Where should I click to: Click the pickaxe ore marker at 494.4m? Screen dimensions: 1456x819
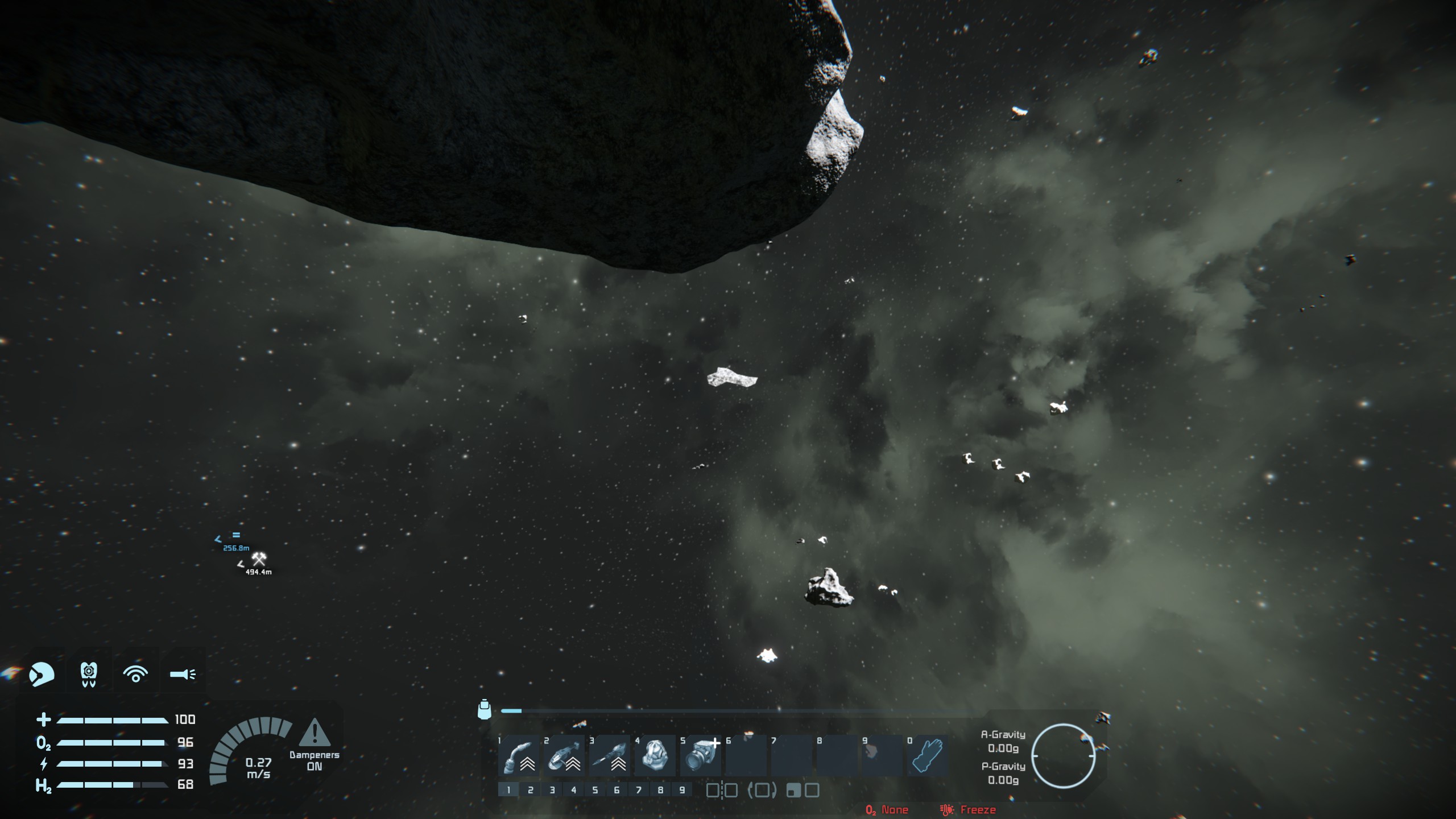coord(259,559)
